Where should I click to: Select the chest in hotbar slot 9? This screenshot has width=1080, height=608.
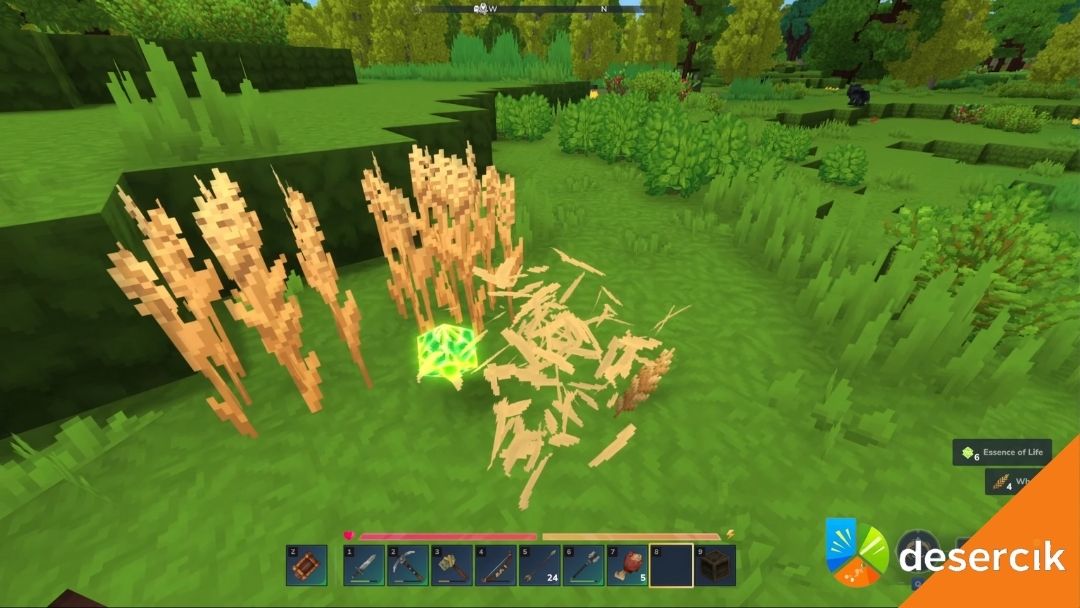pyautogui.click(x=716, y=566)
